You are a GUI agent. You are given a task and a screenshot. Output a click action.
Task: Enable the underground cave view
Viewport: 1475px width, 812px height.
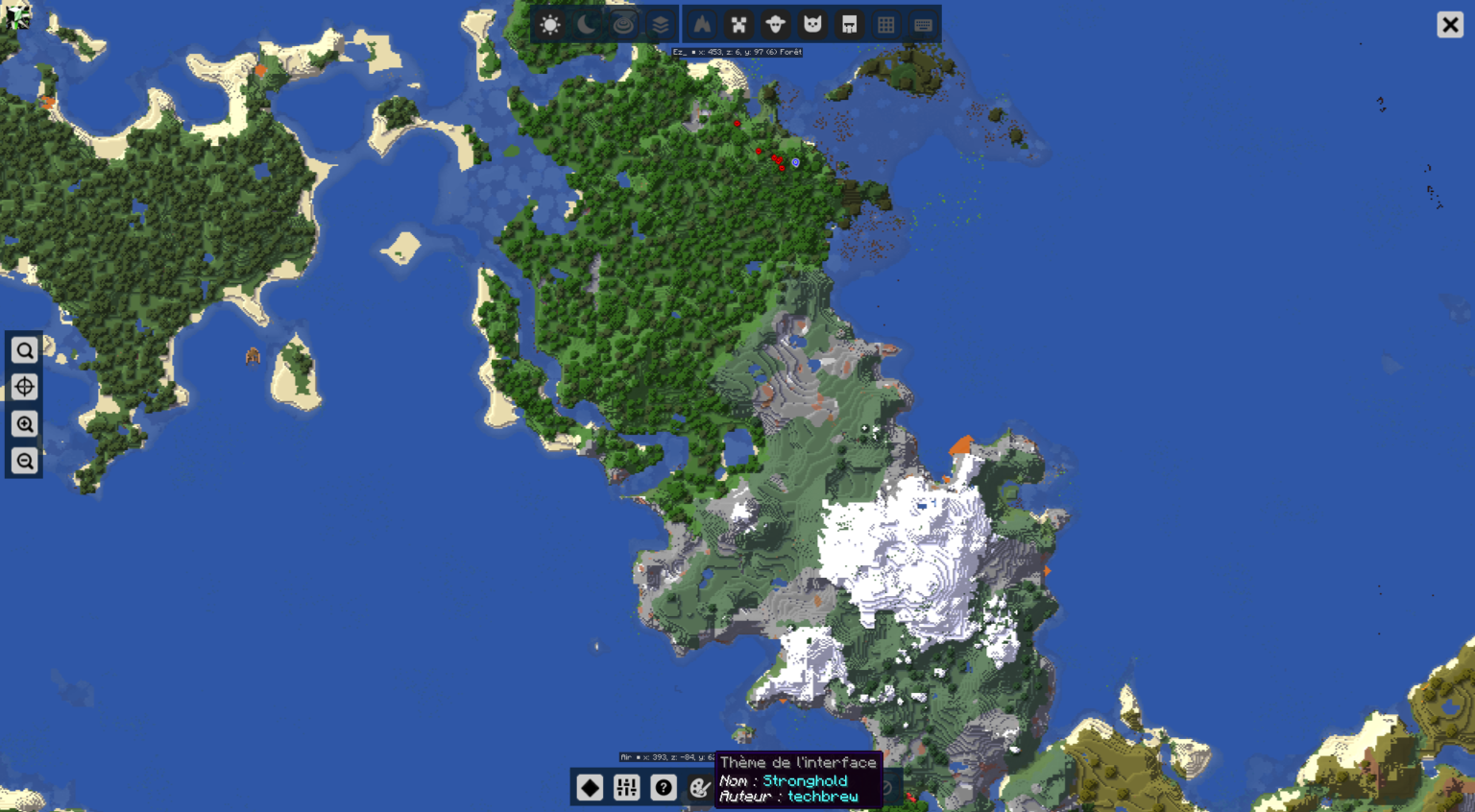point(624,24)
